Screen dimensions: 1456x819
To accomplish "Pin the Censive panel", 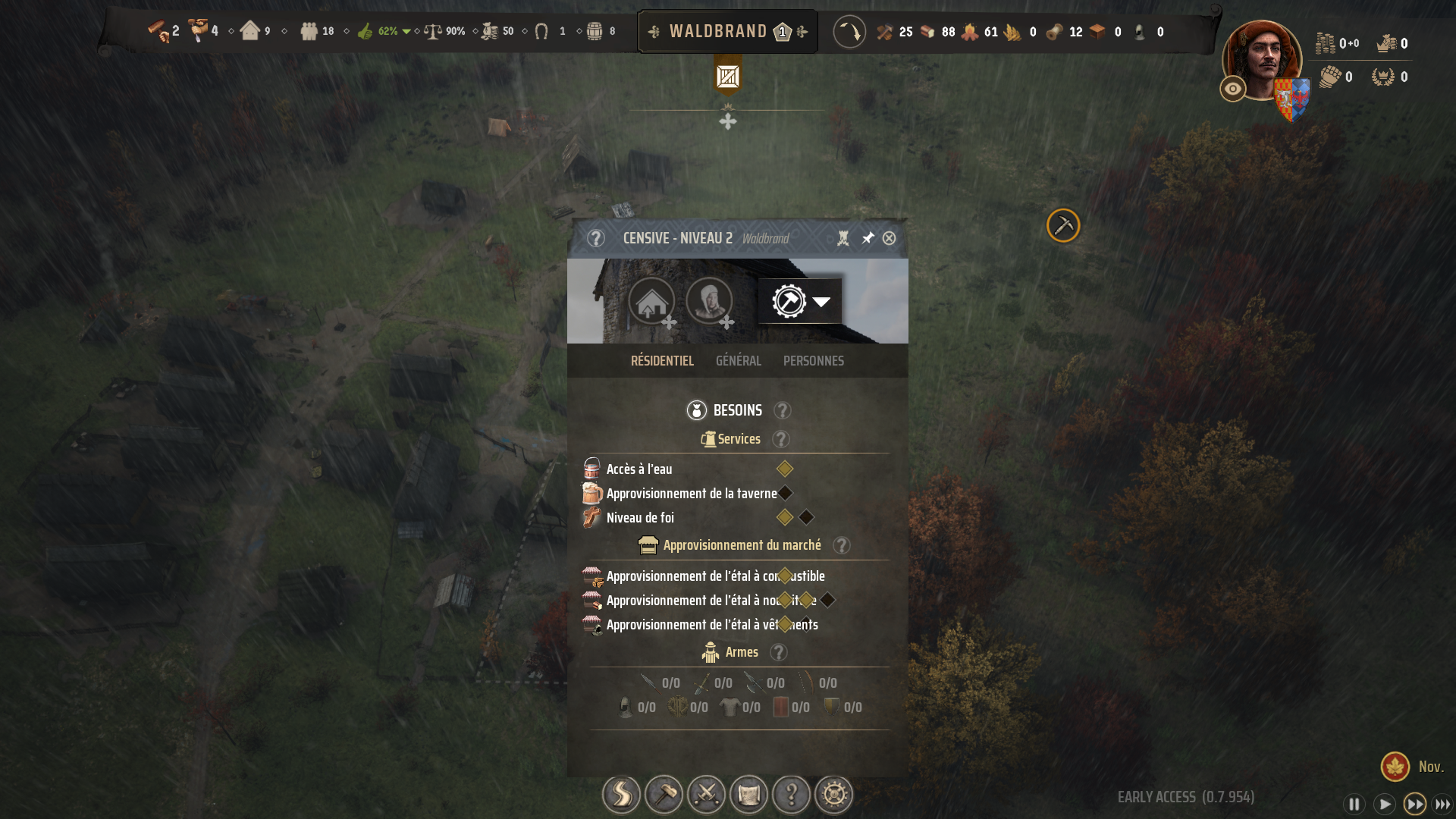I will click(868, 238).
